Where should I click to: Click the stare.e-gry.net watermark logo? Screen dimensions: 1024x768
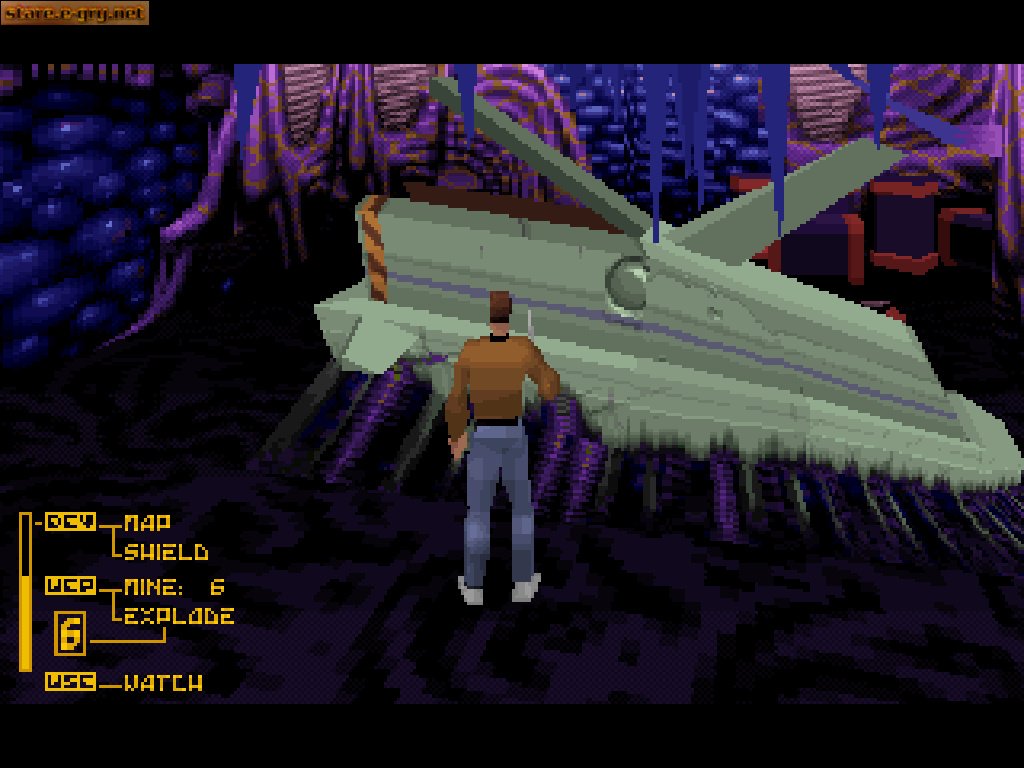tap(75, 13)
